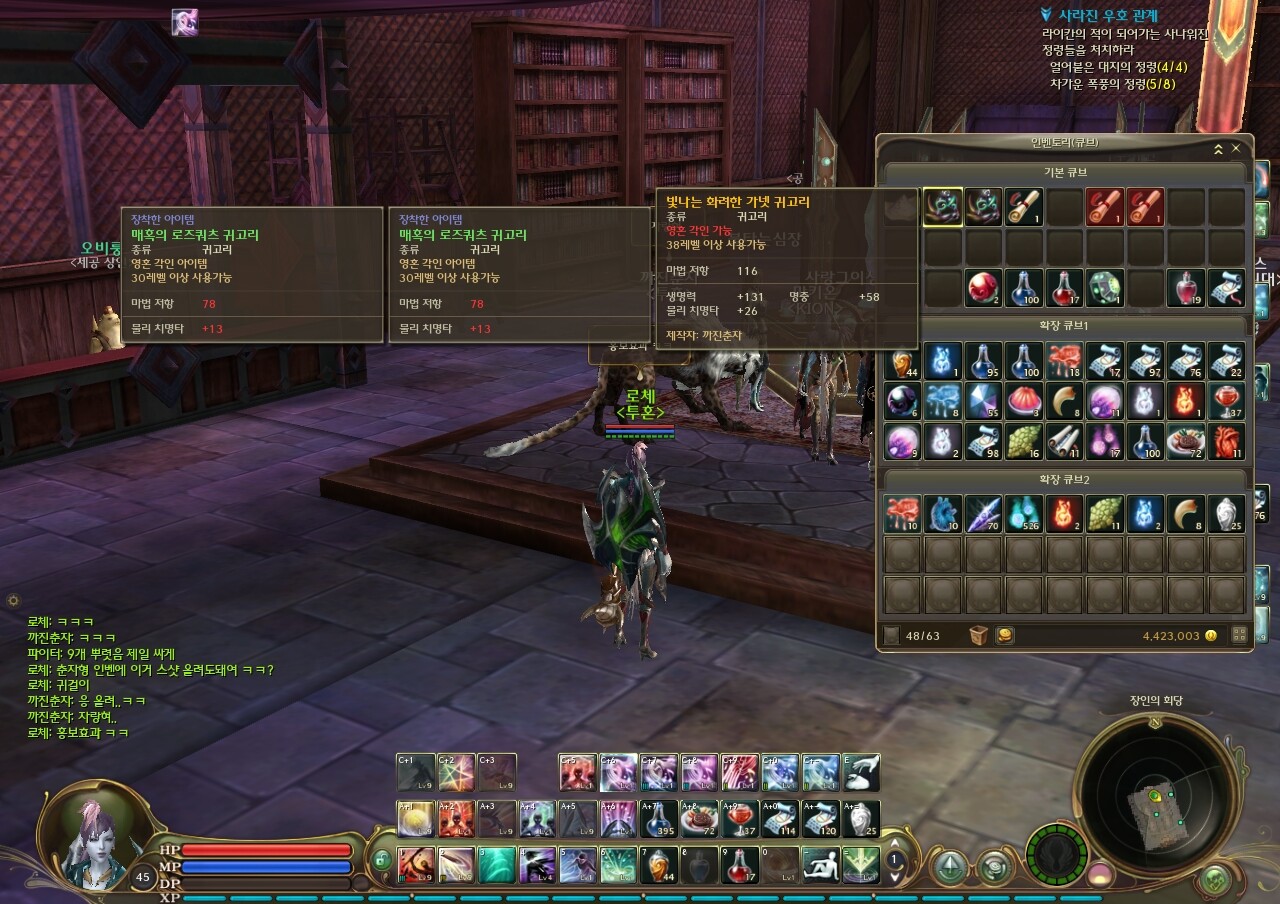Pick the steak dish stack of 72 in inventory
This screenshot has height=904, width=1280.
pyautogui.click(x=1186, y=441)
